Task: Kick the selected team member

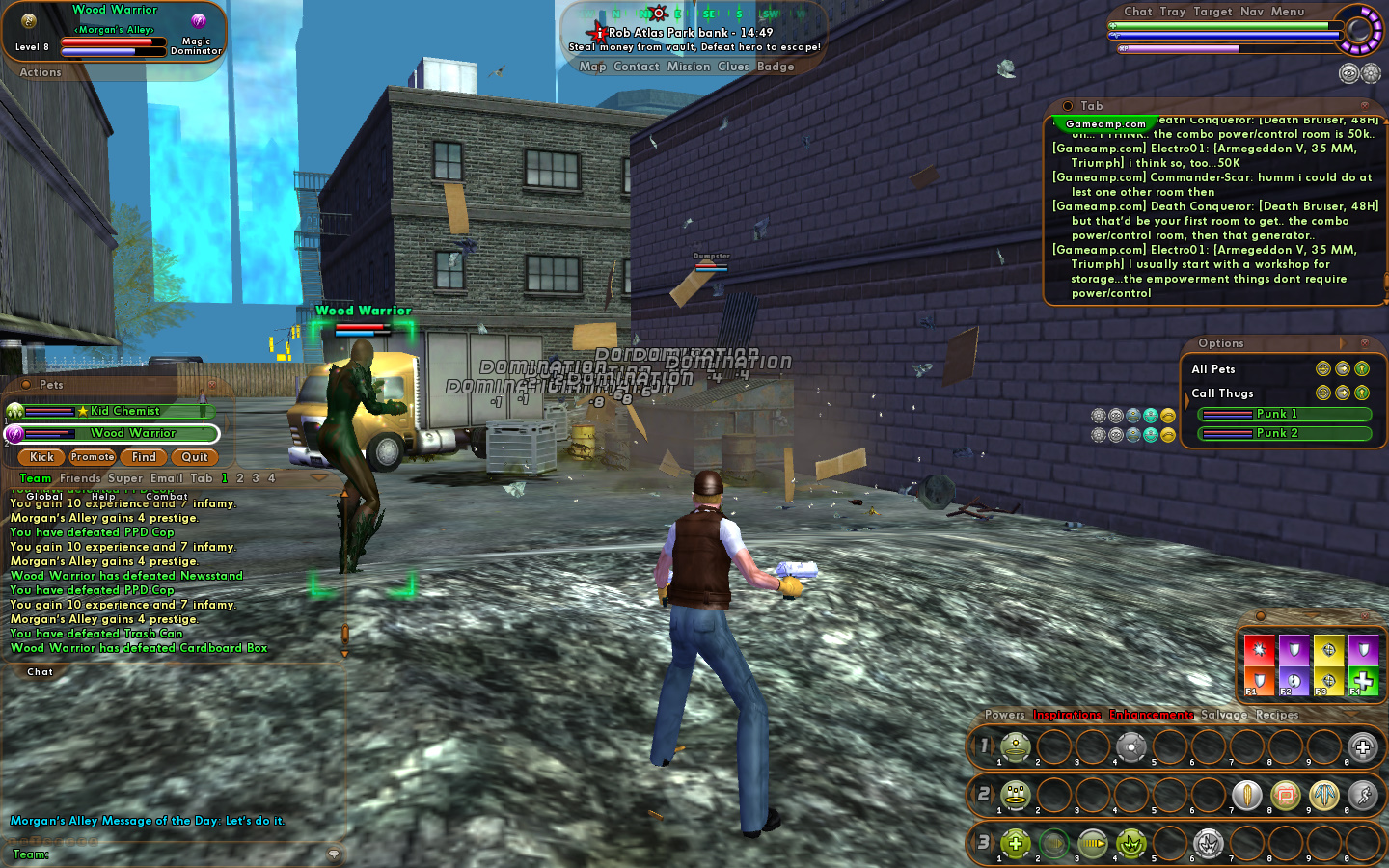Action: 41,457
